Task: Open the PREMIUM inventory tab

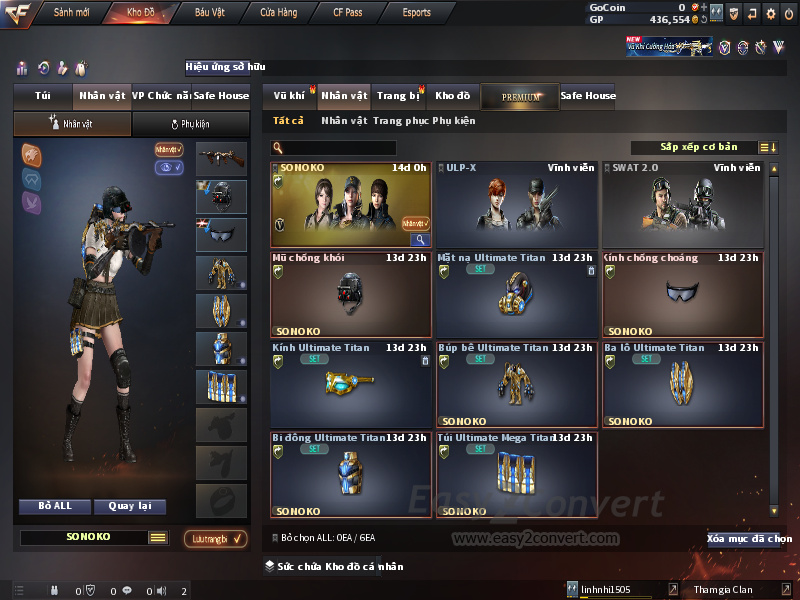Action: pyautogui.click(x=520, y=97)
